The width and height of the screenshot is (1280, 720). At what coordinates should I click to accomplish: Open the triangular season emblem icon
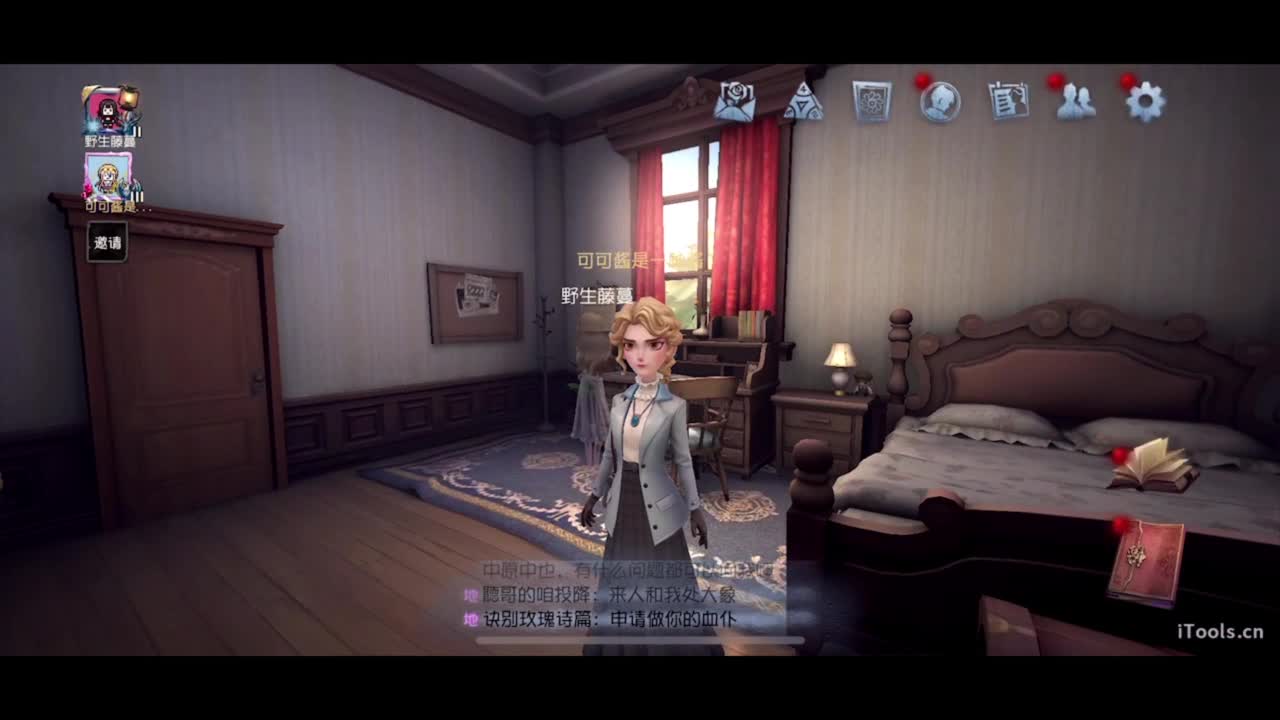click(x=805, y=100)
